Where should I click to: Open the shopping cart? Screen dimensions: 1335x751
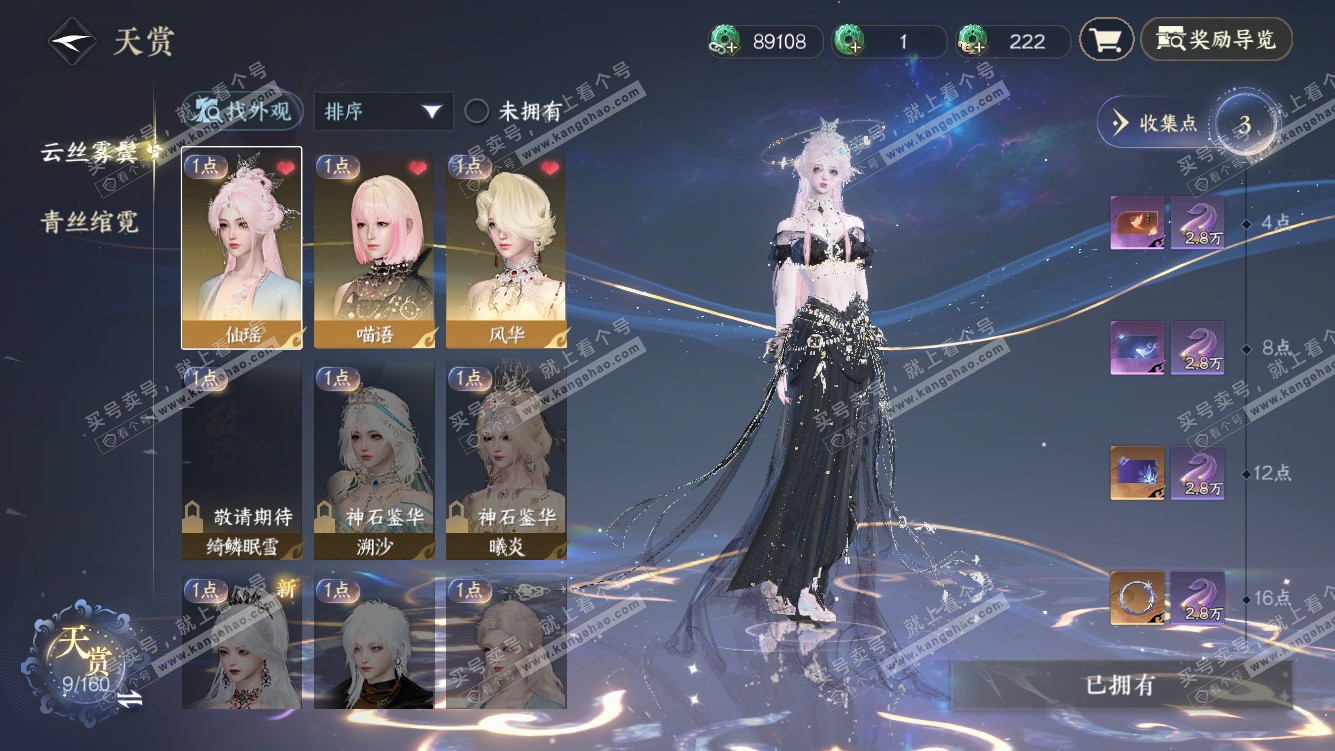pos(1106,40)
